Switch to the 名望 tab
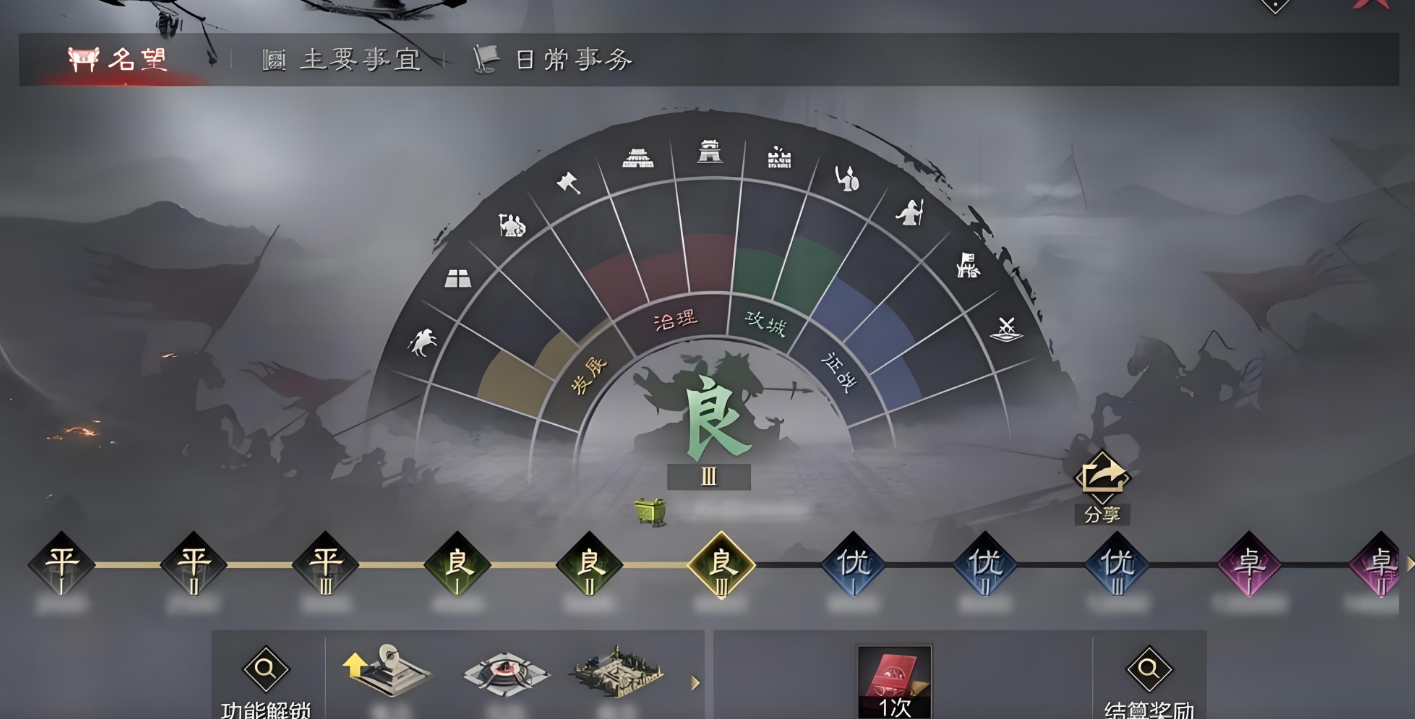Viewport: 1415px width, 719px height. (118, 60)
